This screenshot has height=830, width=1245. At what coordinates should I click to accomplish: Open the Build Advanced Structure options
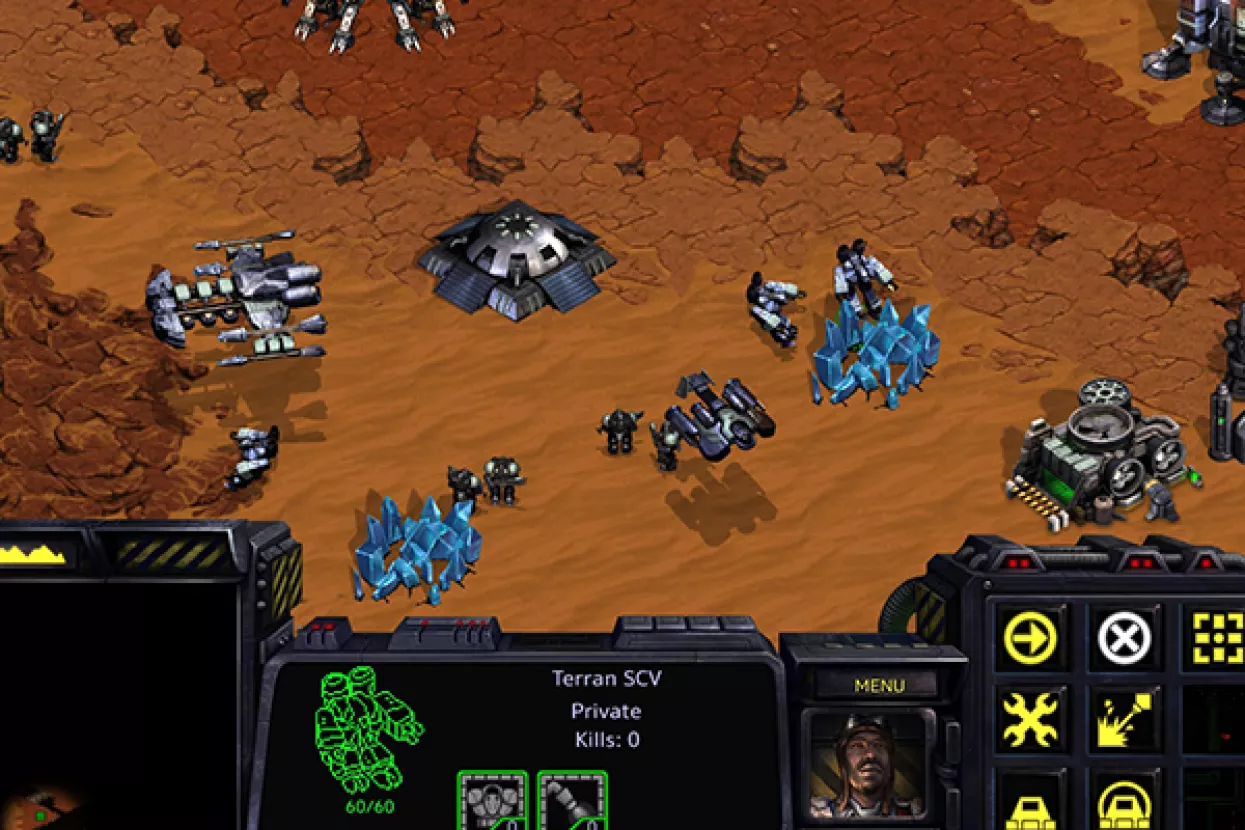tap(1124, 802)
